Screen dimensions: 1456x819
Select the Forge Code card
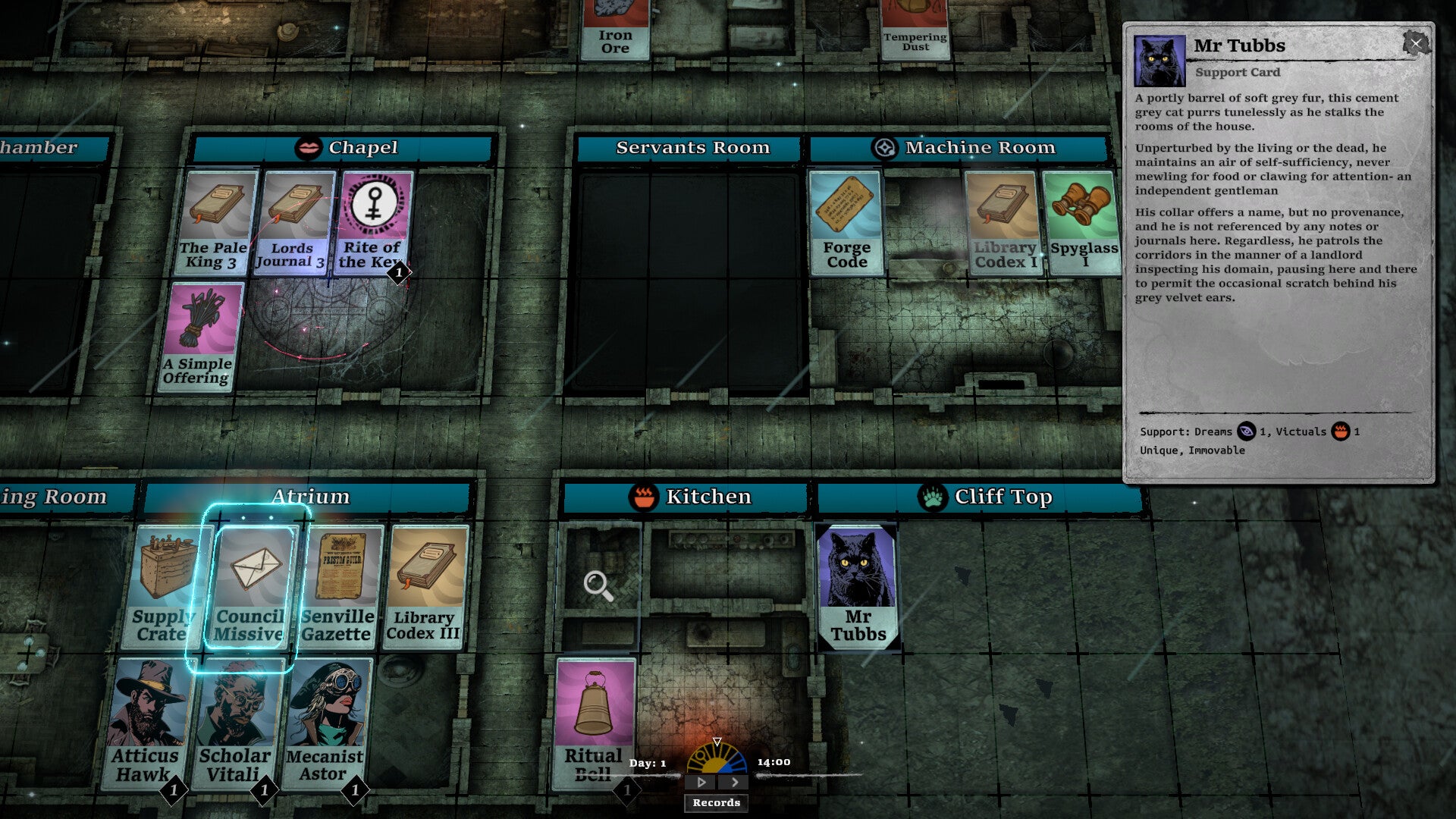pos(845,220)
